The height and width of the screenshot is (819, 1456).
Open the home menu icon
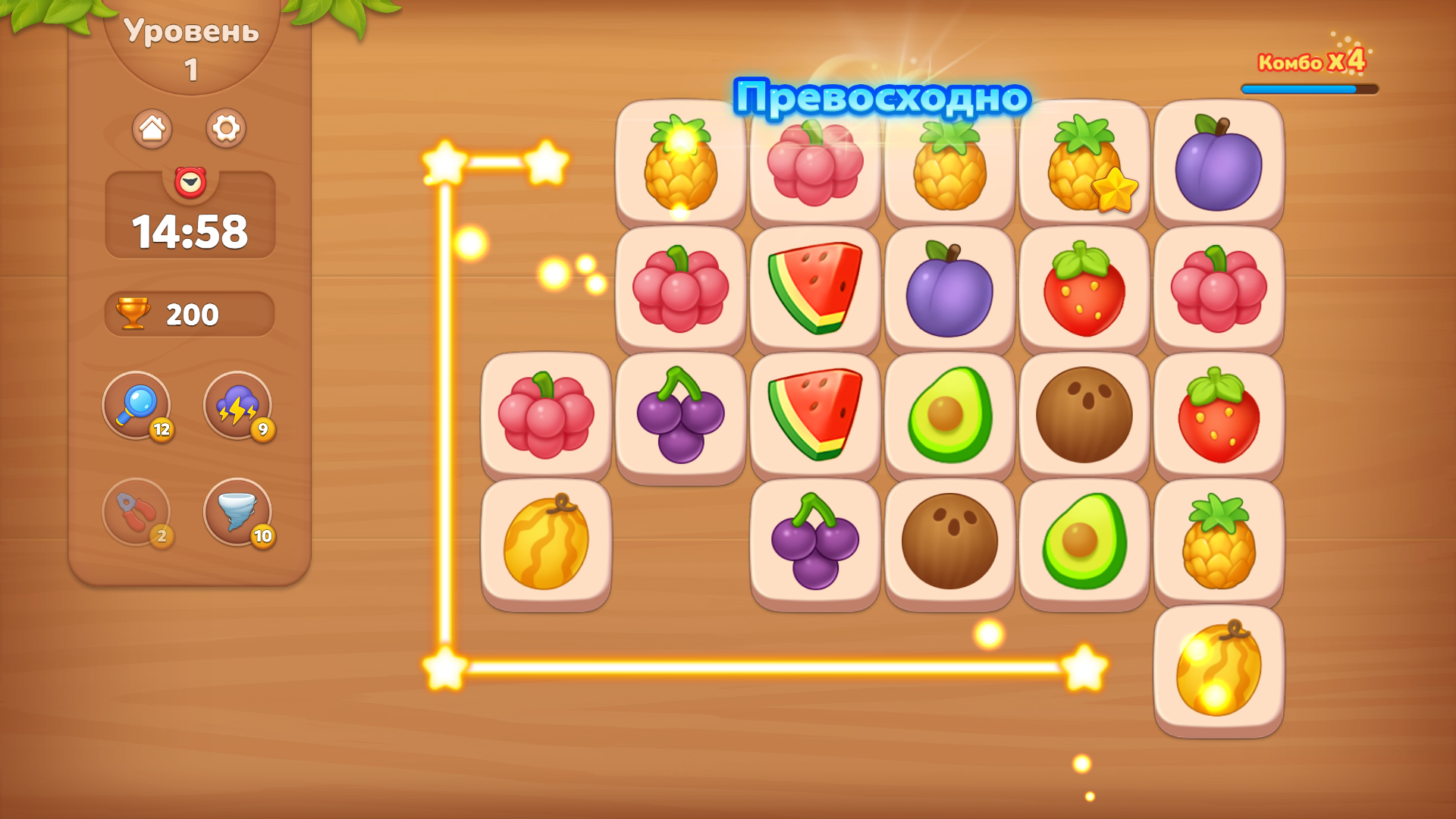click(x=153, y=129)
